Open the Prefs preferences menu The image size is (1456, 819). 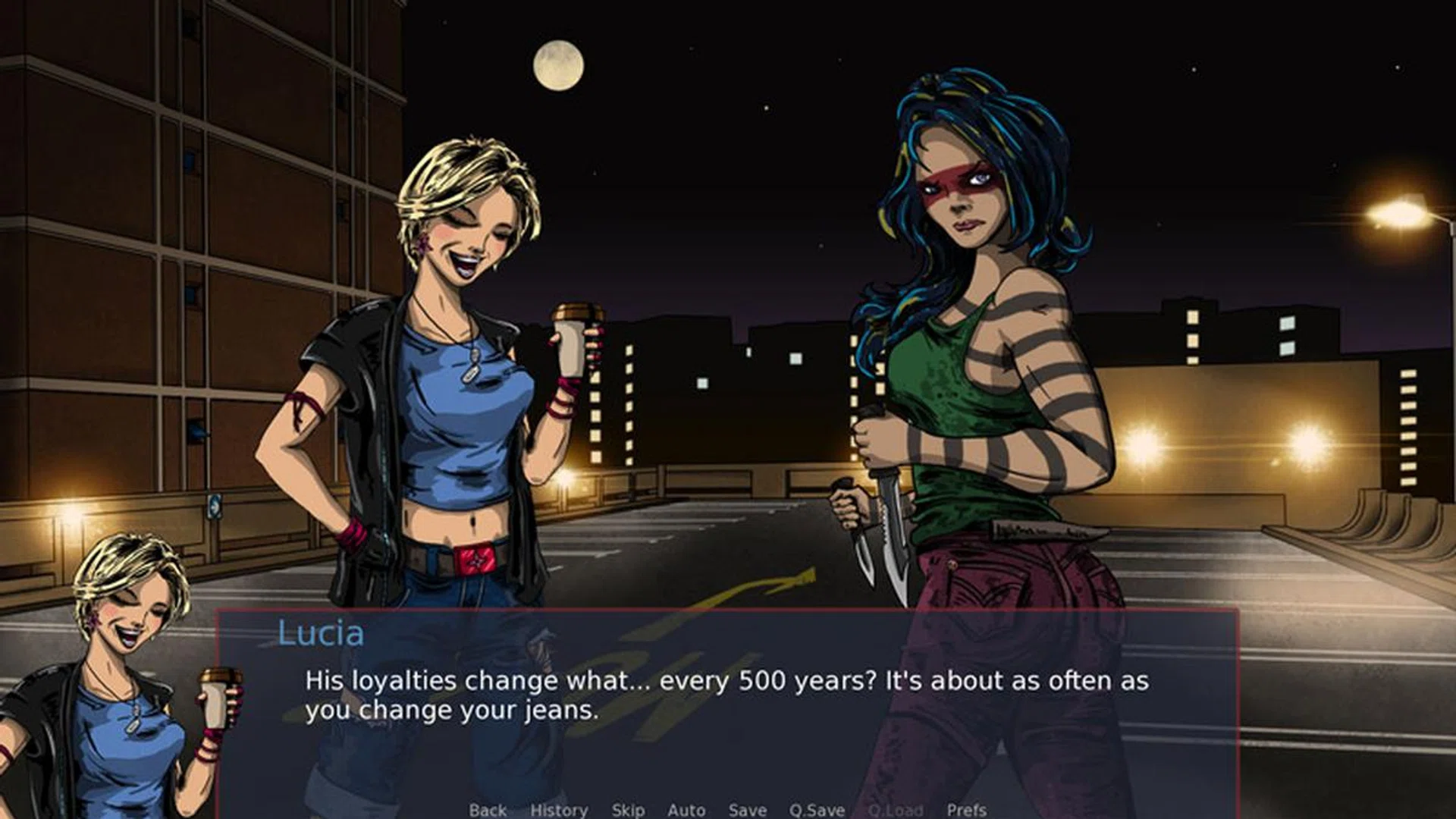point(967,810)
